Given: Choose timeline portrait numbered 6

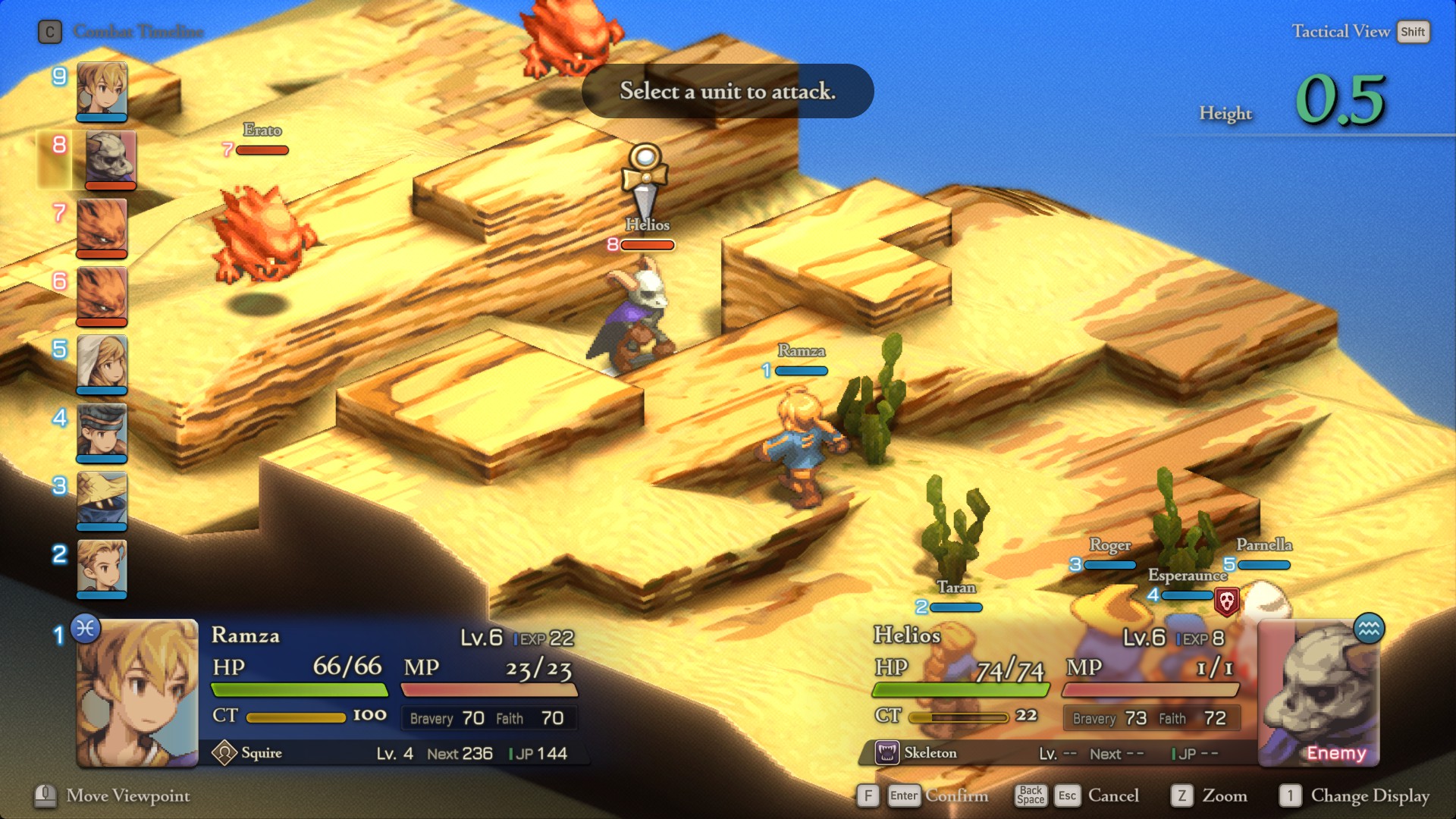Looking at the screenshot, I should click(102, 296).
